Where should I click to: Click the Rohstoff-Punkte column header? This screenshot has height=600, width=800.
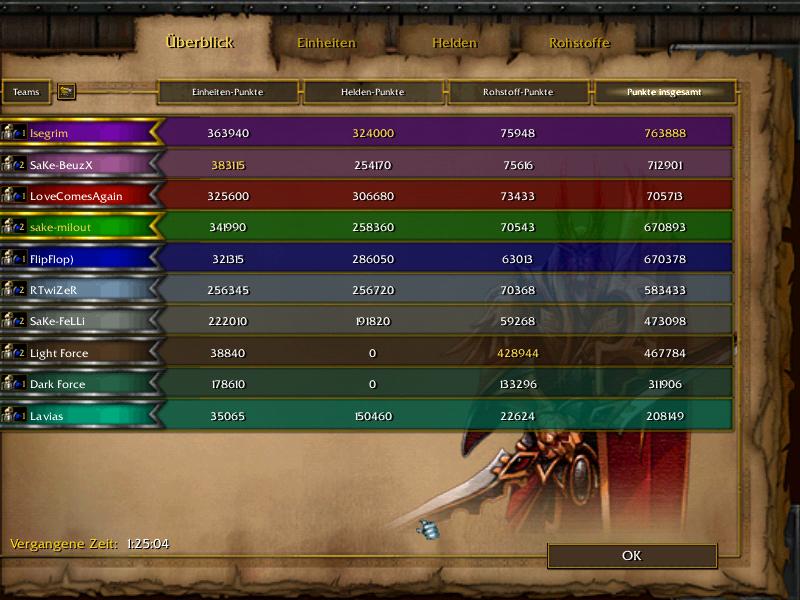[x=519, y=92]
